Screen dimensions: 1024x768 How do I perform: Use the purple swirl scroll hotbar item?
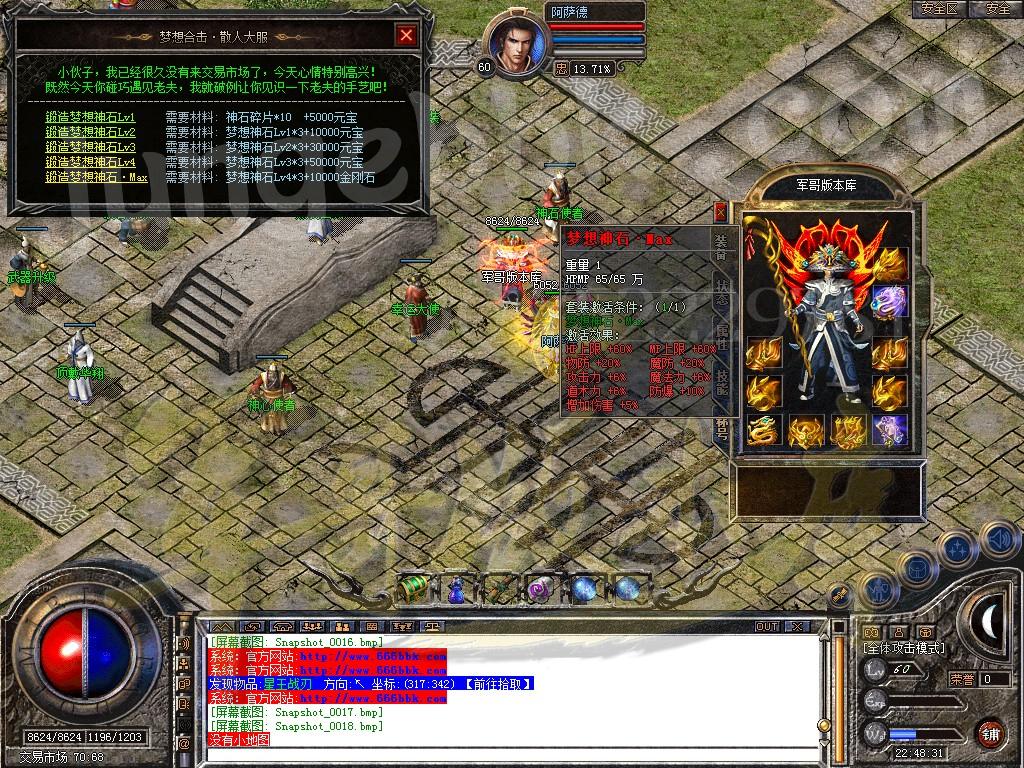click(x=541, y=589)
